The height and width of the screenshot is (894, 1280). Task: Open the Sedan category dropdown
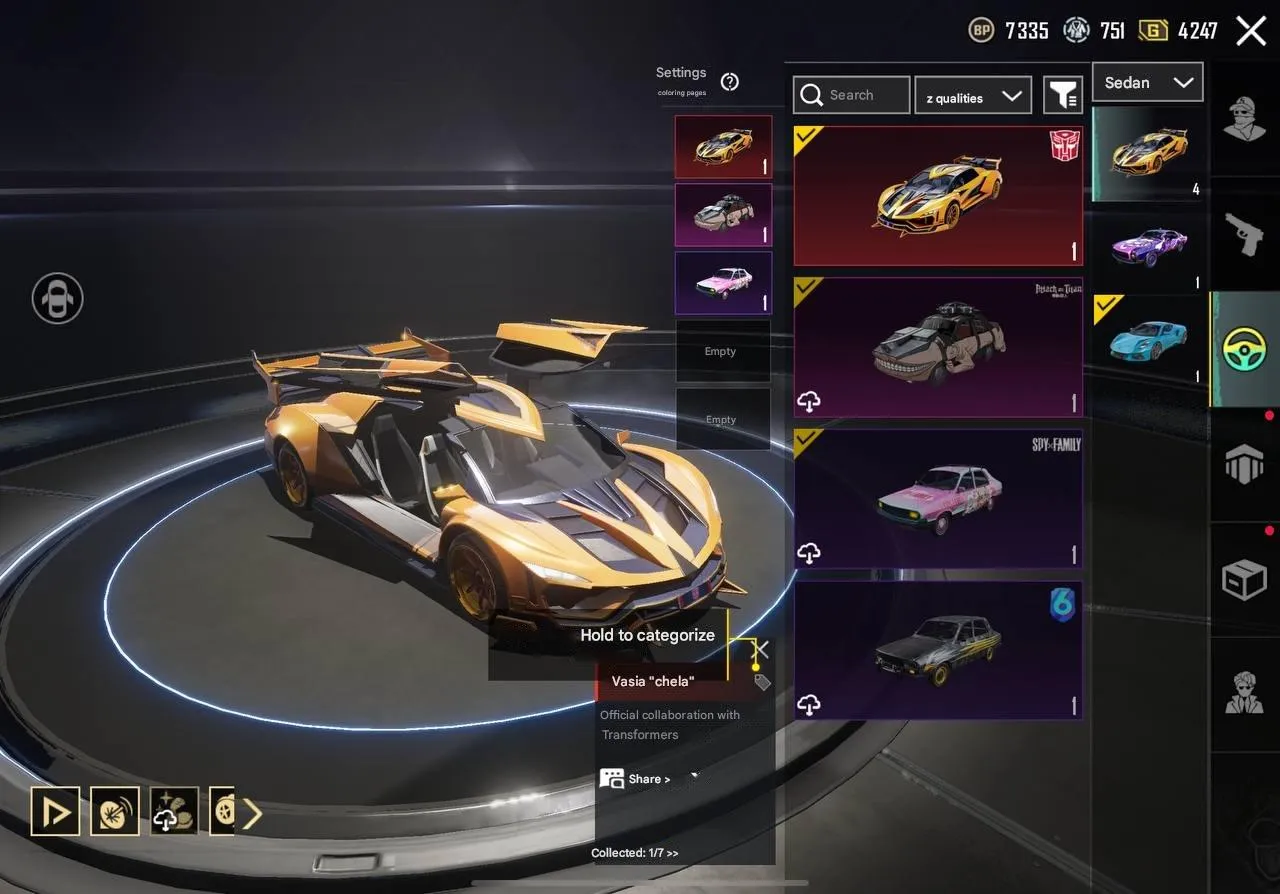coord(1147,82)
